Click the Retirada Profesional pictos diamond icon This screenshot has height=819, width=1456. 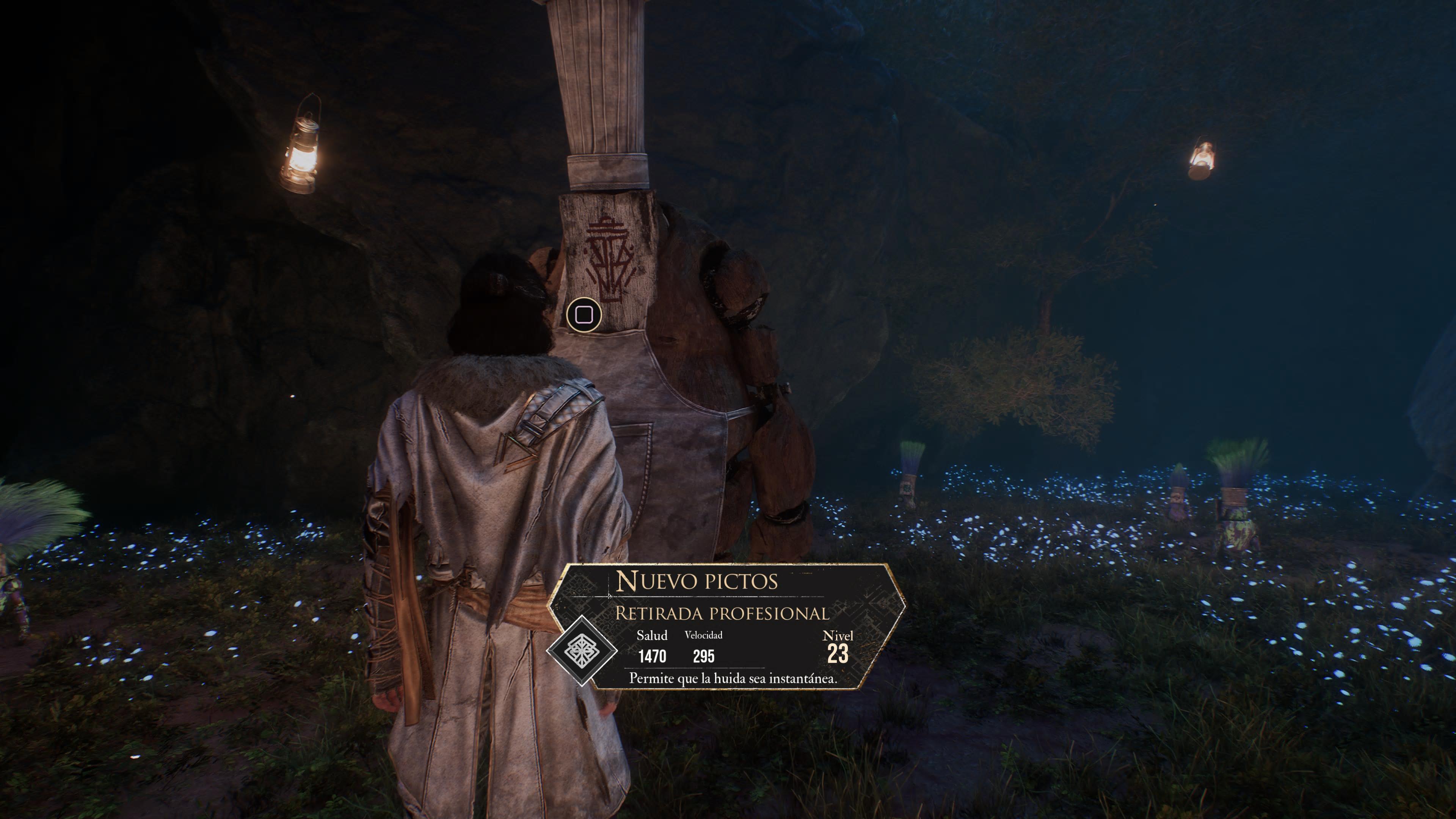coord(582,651)
